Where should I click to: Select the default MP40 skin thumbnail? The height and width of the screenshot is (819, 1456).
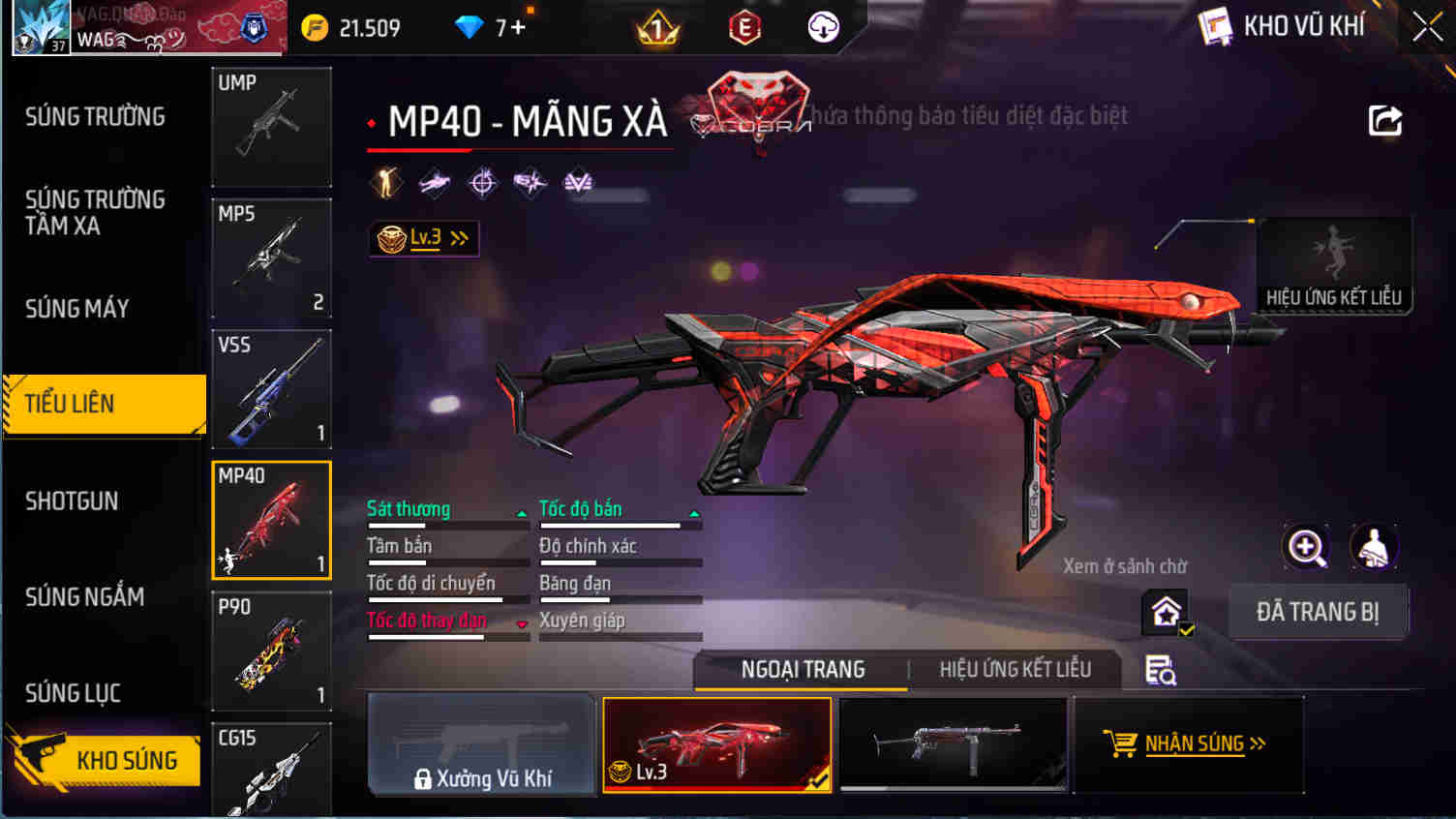point(953,744)
